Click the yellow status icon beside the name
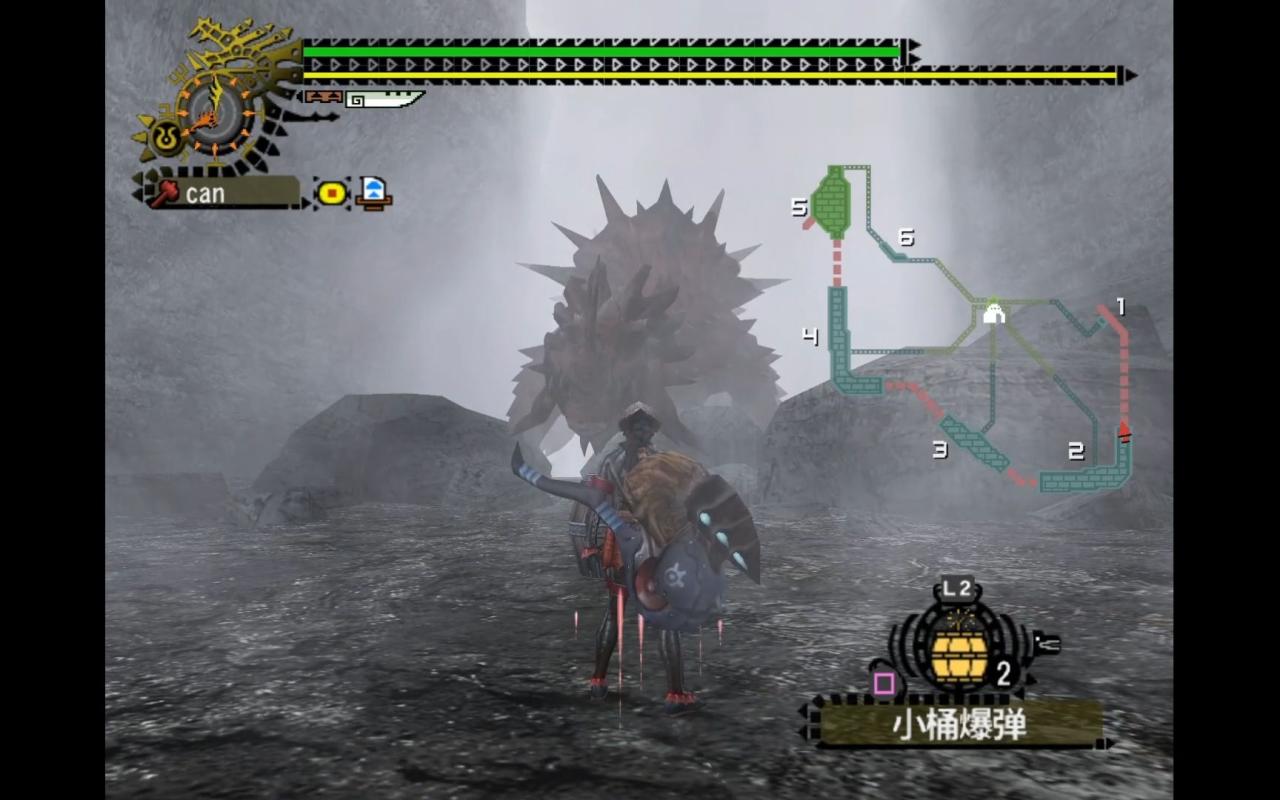 coord(332,192)
